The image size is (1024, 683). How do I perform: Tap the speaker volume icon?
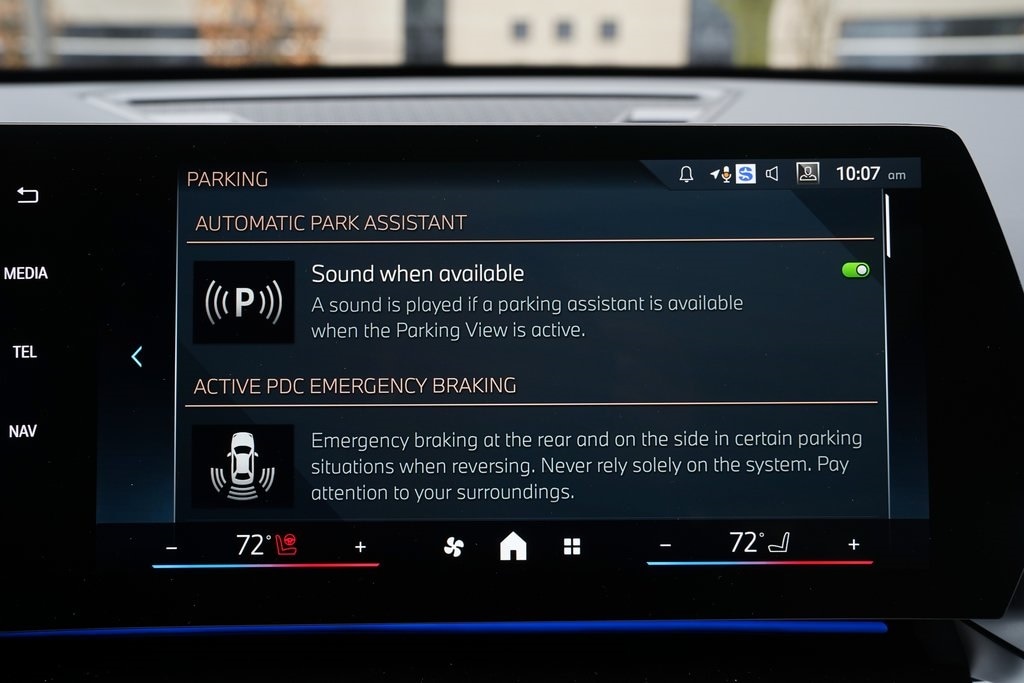[772, 174]
